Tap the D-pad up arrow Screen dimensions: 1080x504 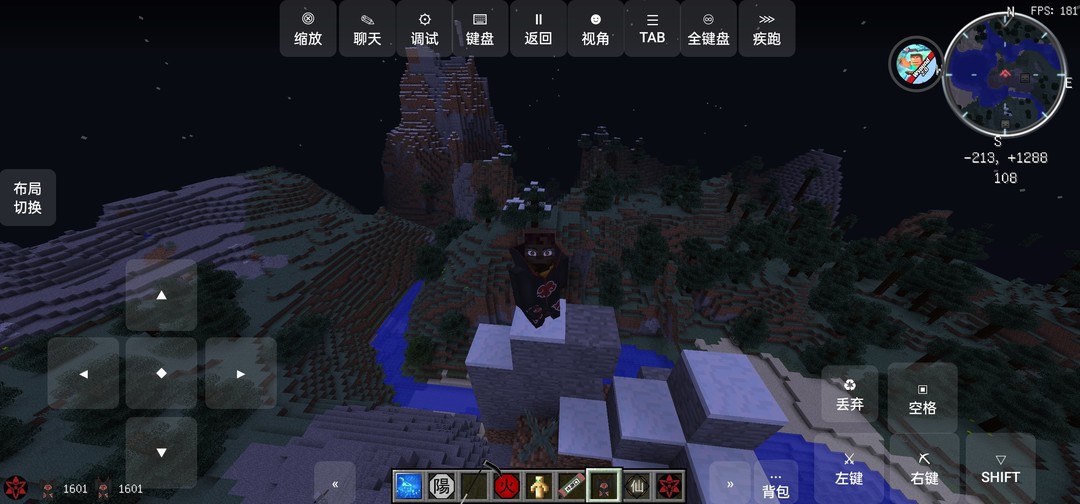161,295
